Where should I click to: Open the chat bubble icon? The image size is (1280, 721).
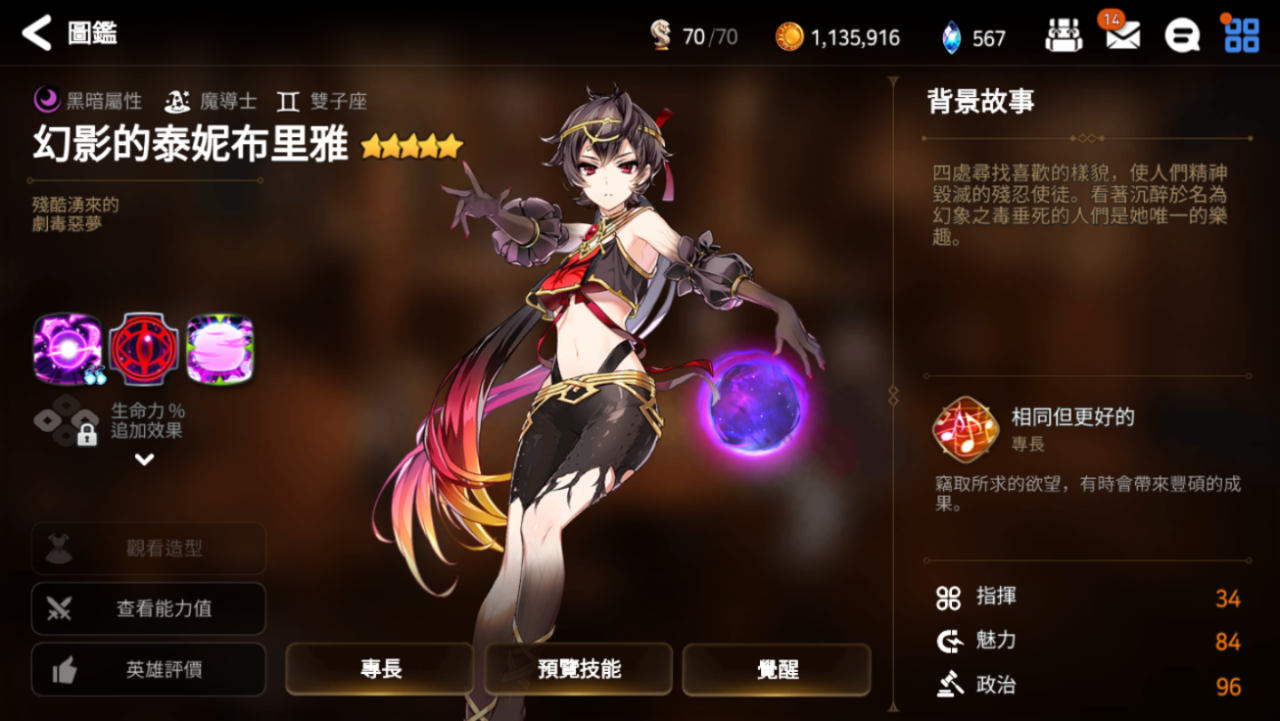pos(1182,33)
